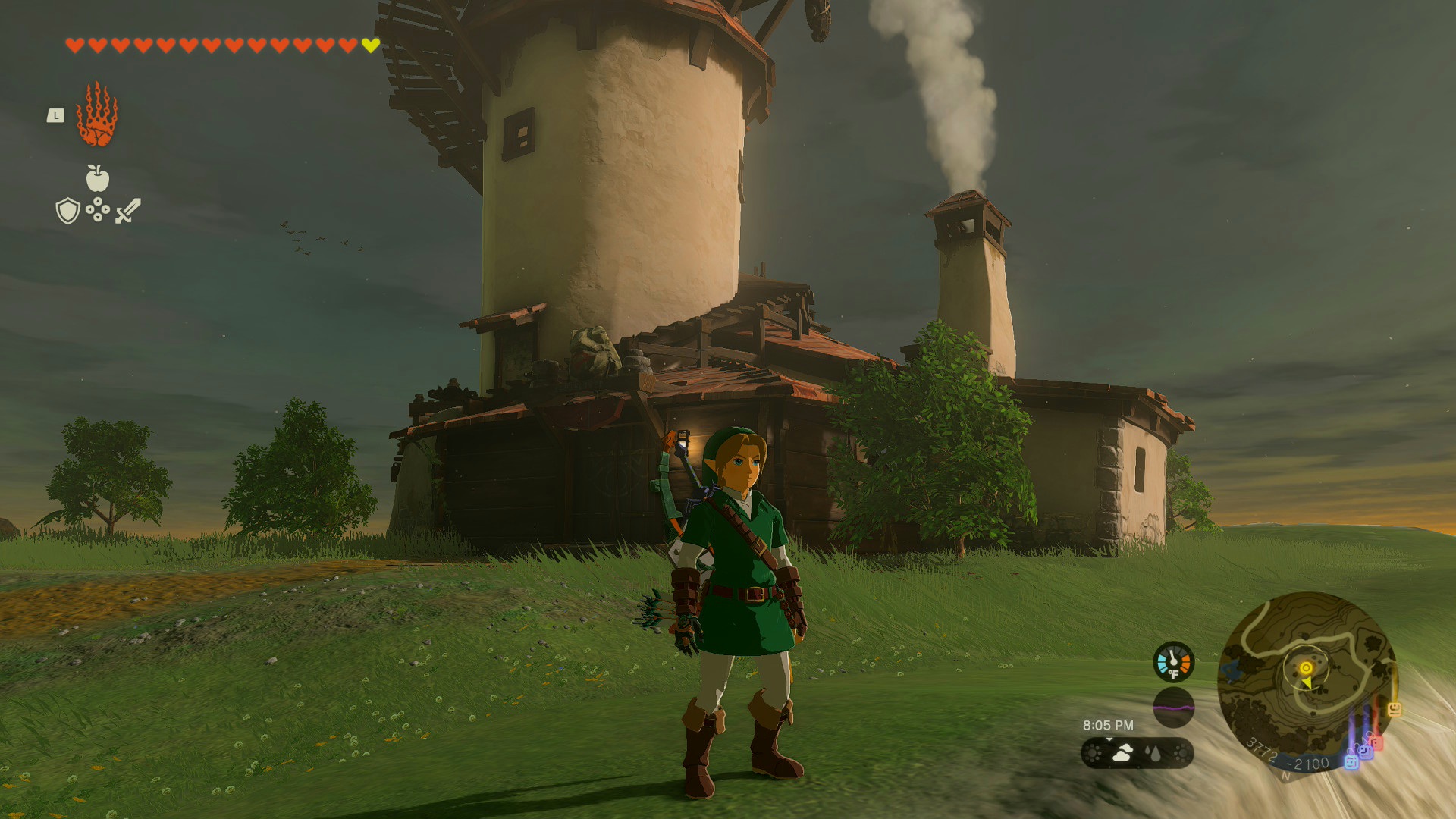Viewport: 1456px width, 819px height.
Task: Click the yellow ring objective marker on minimap
Action: 1306,667
